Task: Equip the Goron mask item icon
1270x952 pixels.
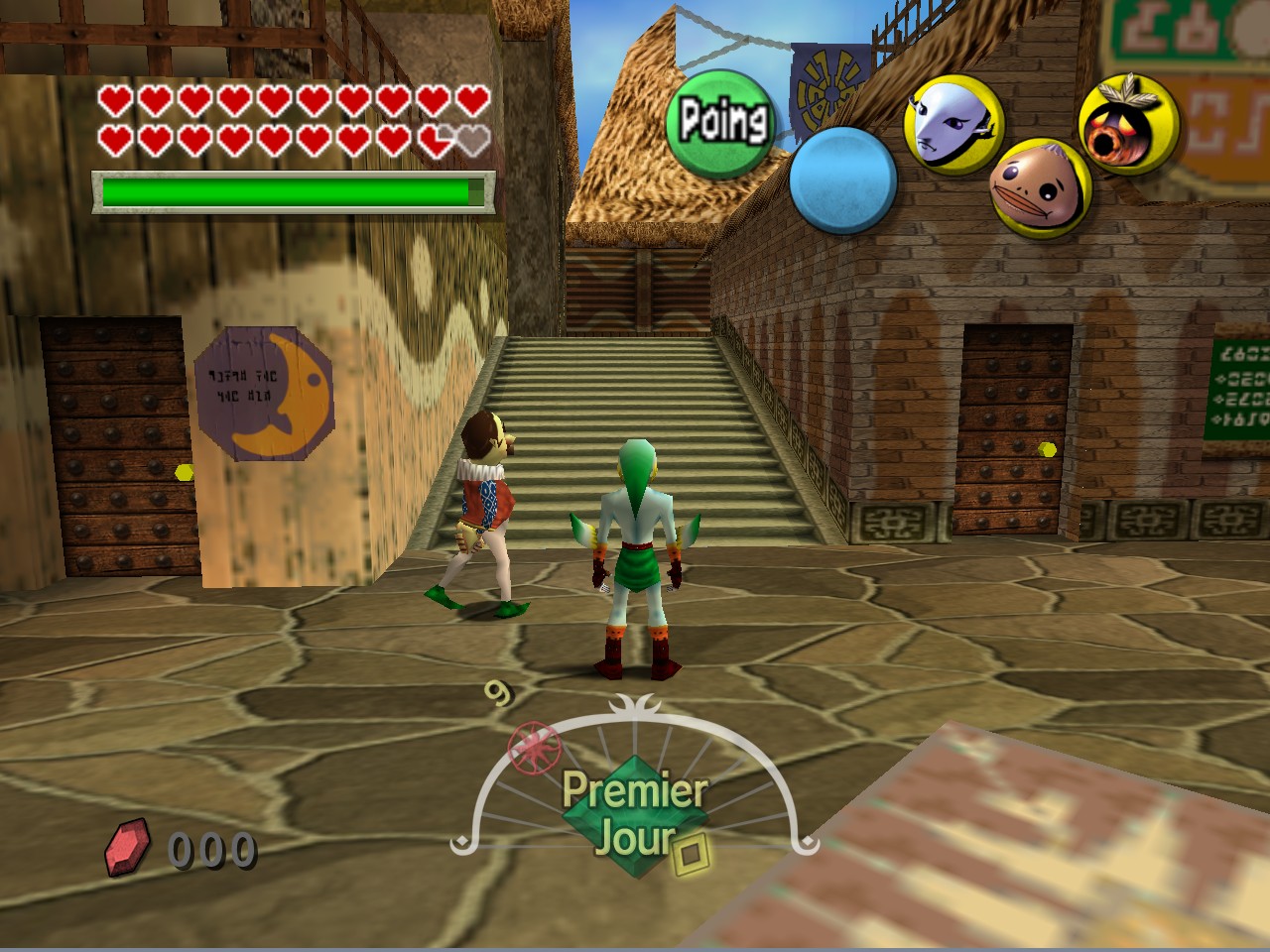Action: pyautogui.click(x=1039, y=188)
